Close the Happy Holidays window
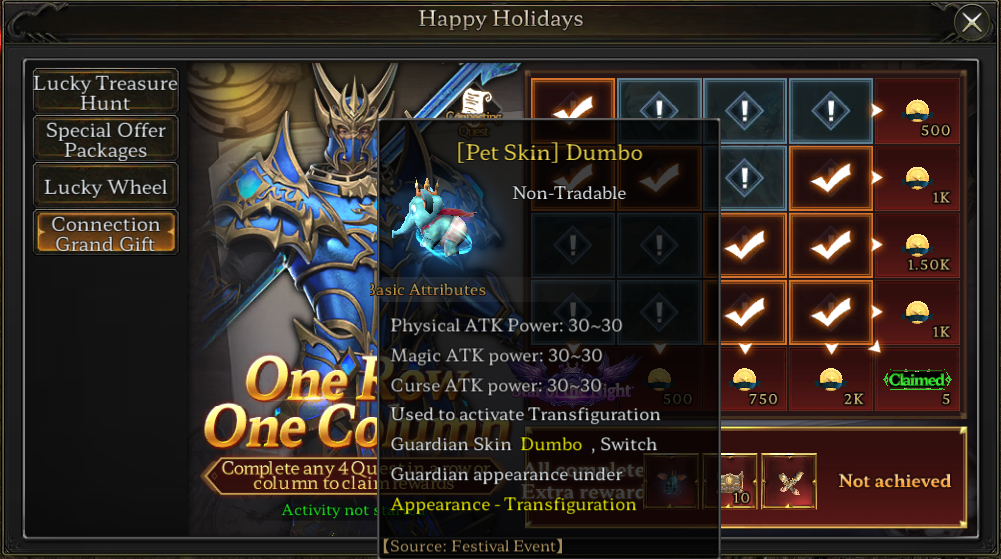Viewport: 1001px width, 559px height. point(971,22)
